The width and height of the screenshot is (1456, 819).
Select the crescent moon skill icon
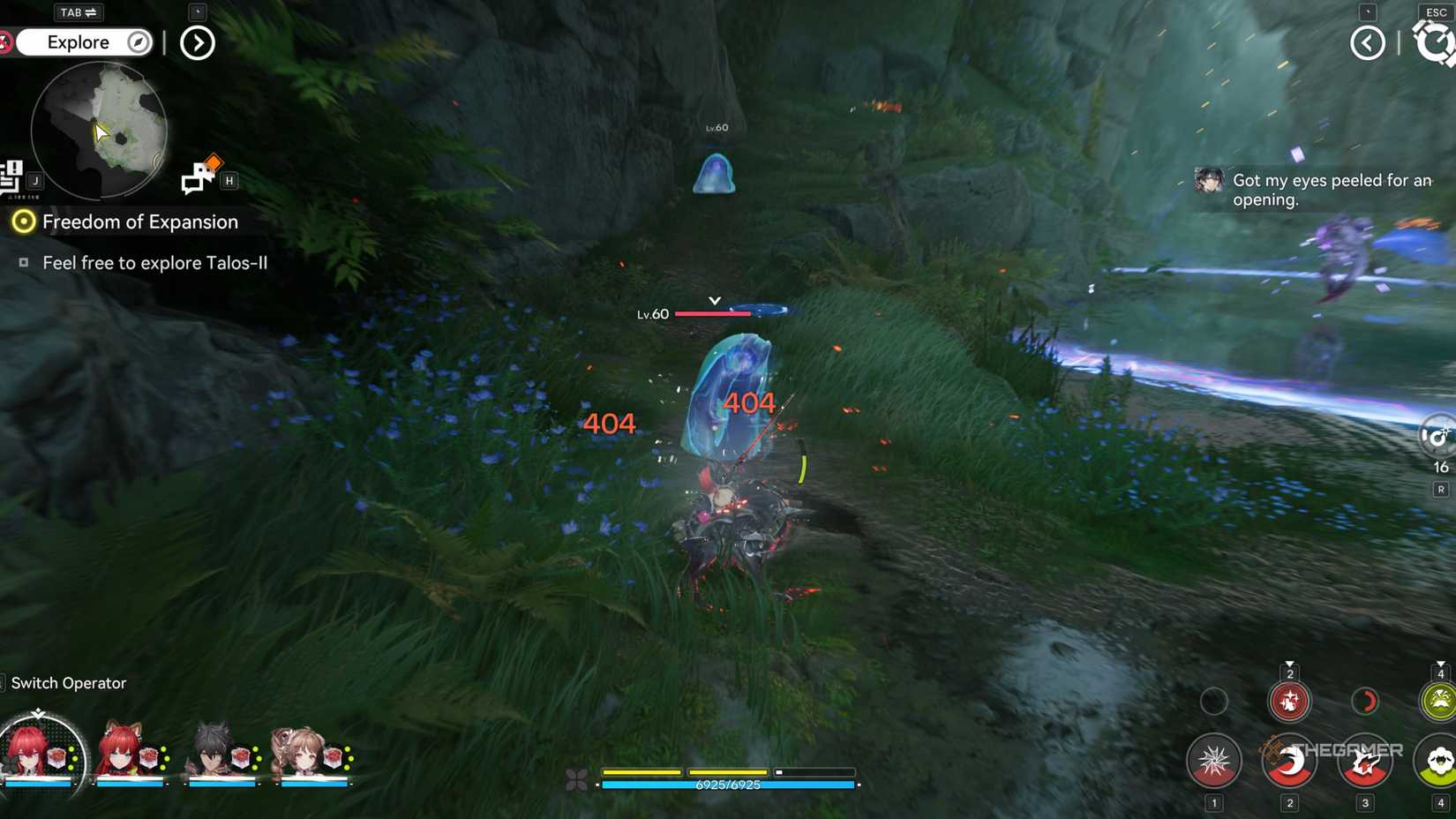click(x=1291, y=760)
